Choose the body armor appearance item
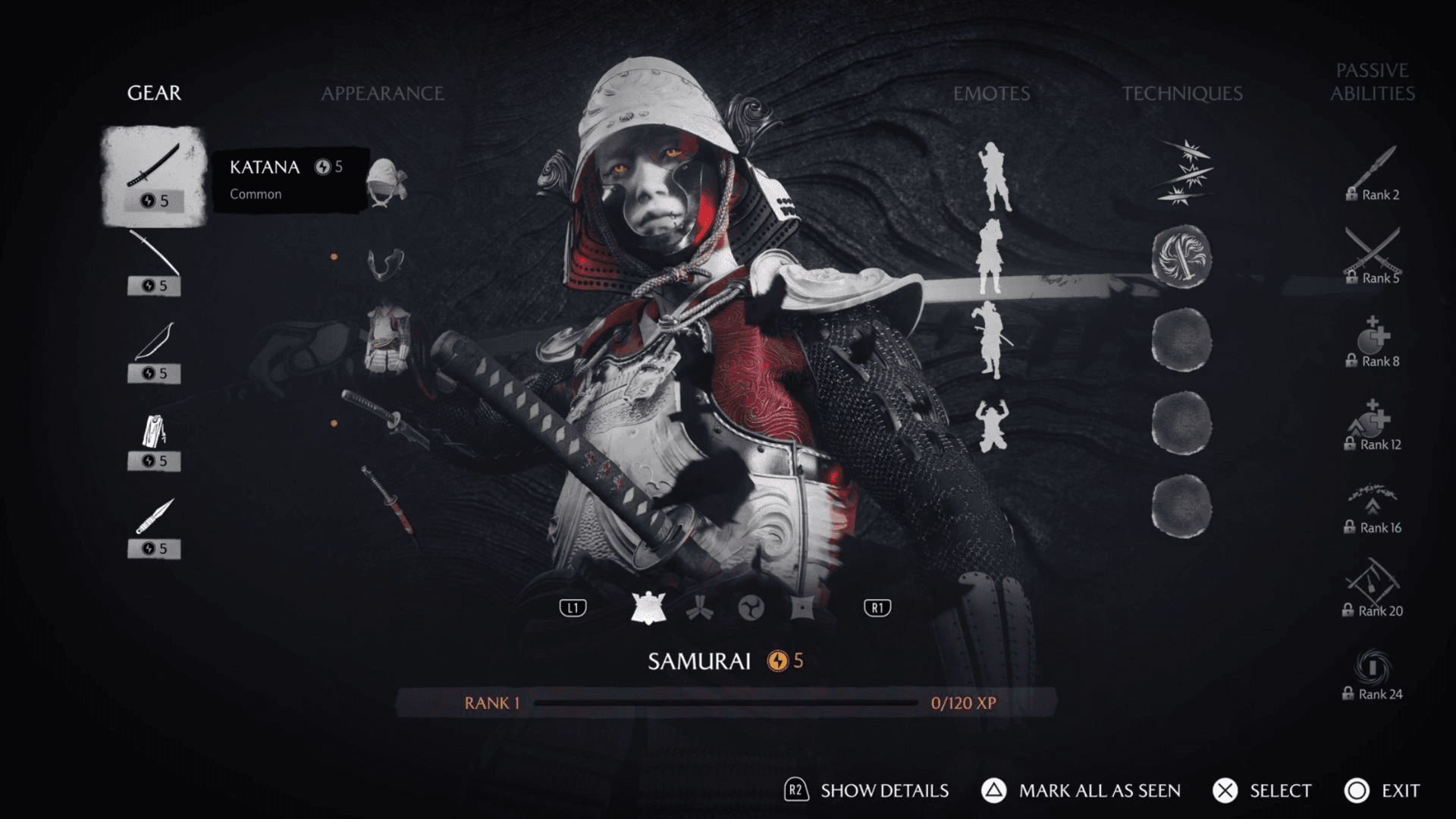1456x819 pixels. pyautogui.click(x=388, y=339)
